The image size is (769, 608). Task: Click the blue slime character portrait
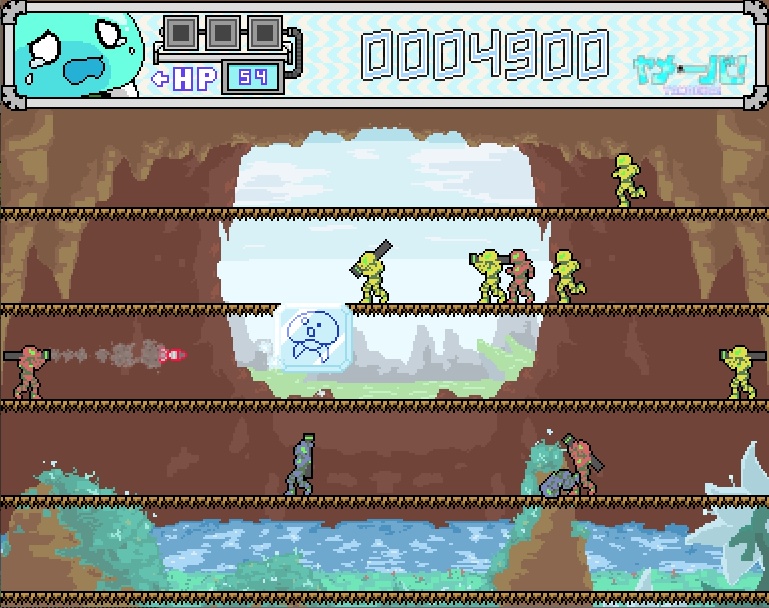click(x=80, y=55)
